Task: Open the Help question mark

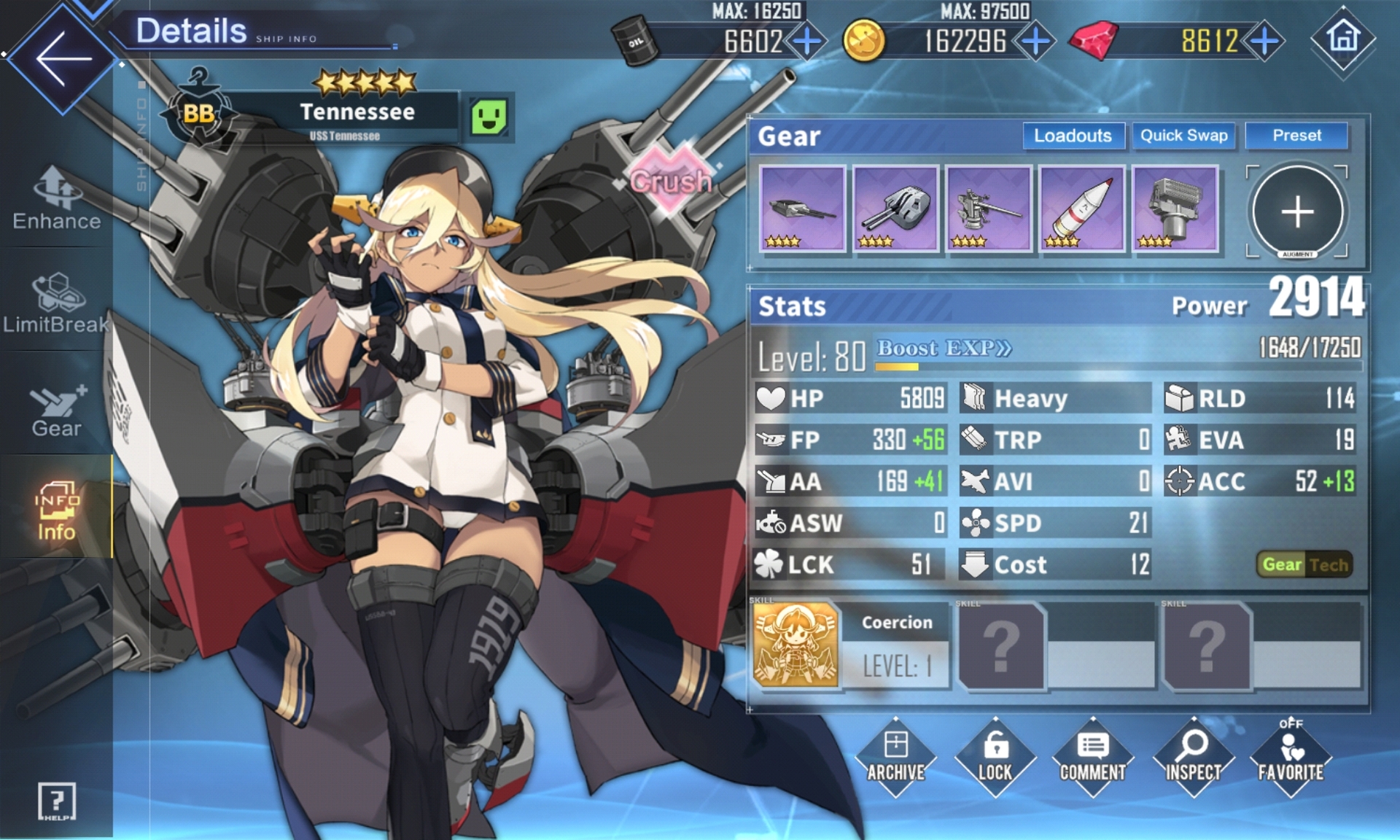Action: coord(56,801)
